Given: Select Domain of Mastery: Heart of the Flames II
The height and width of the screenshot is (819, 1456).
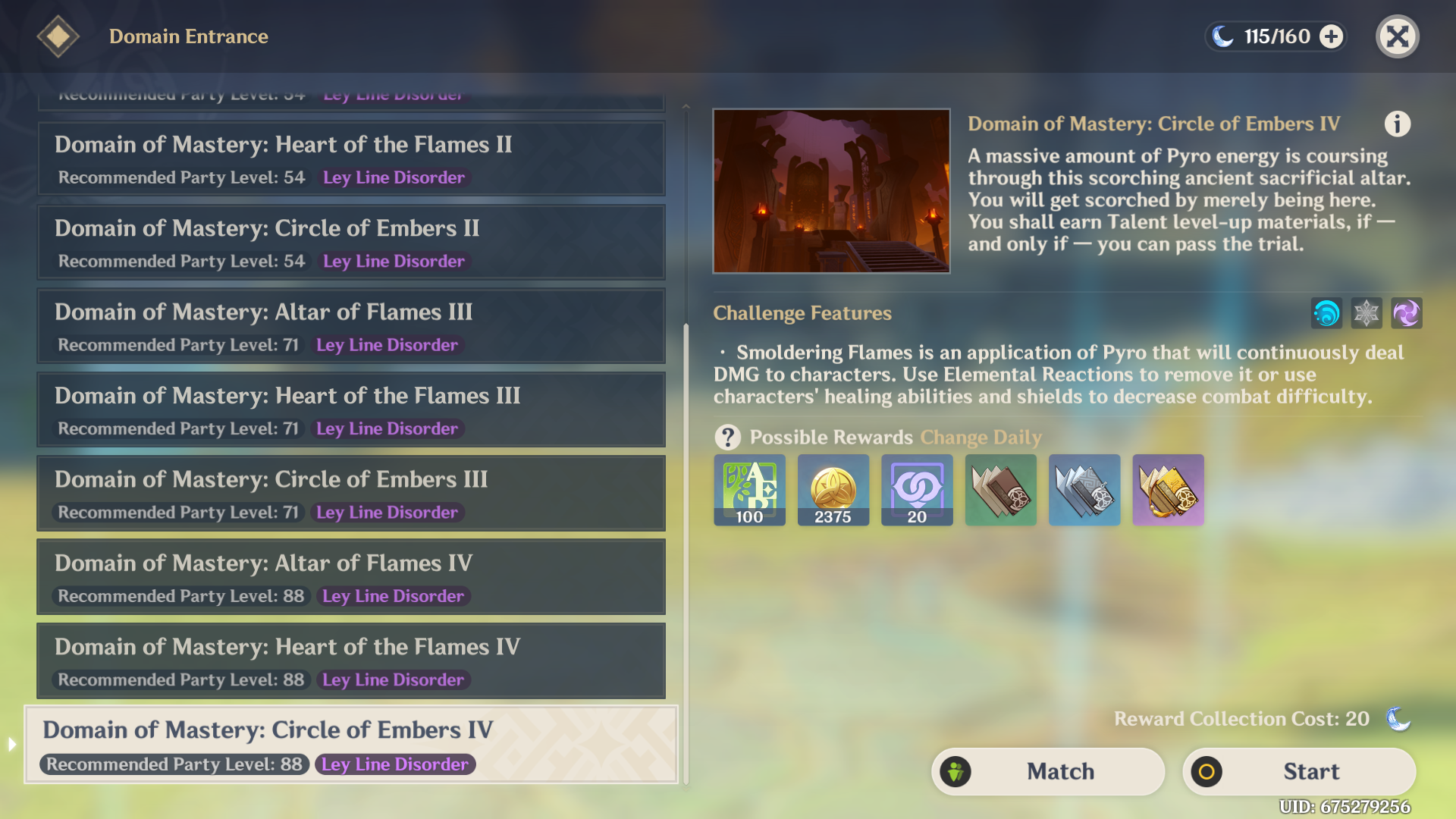Looking at the screenshot, I should [350, 158].
